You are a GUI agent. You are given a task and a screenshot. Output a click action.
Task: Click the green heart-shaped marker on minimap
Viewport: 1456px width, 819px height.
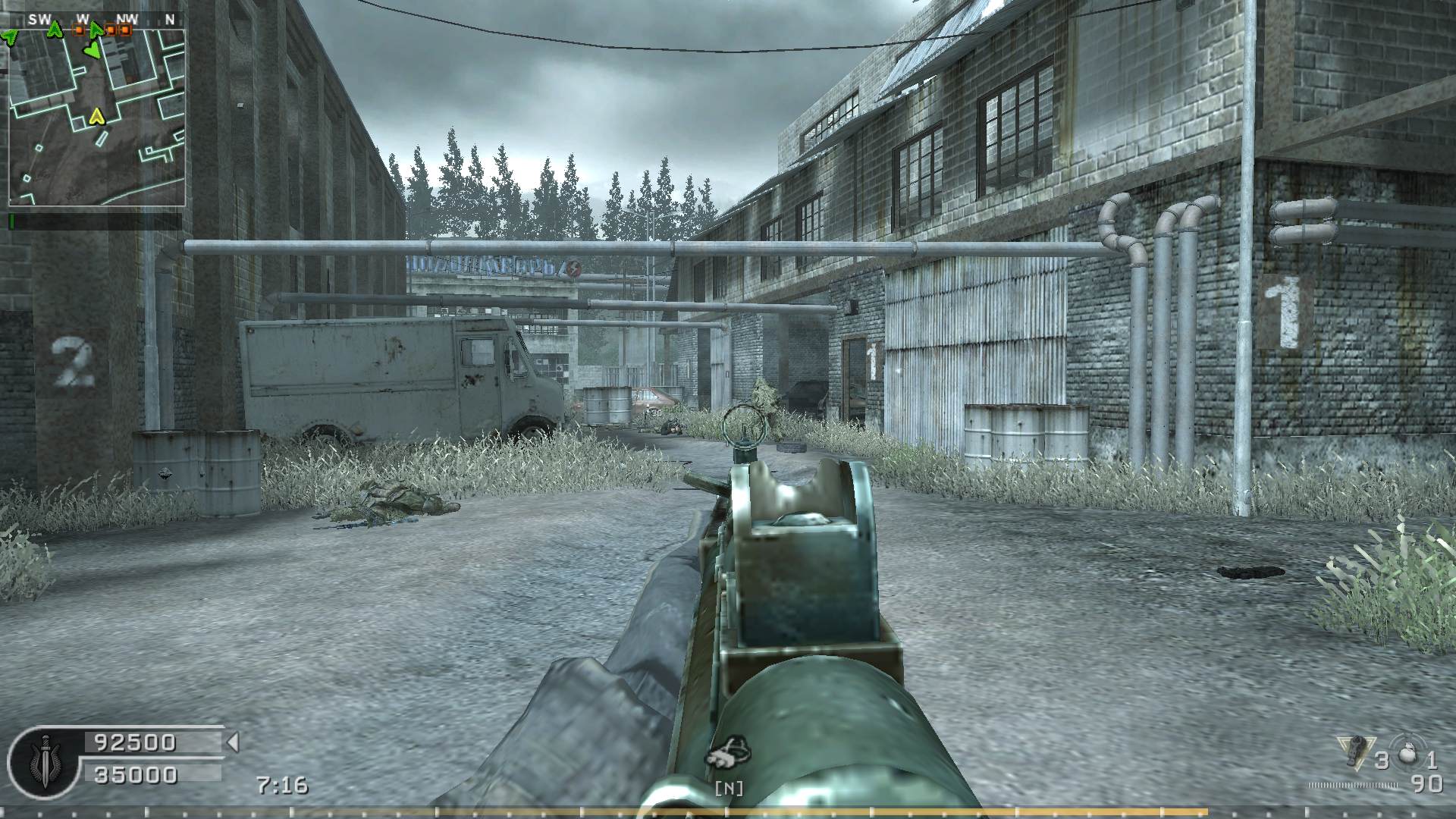point(91,51)
